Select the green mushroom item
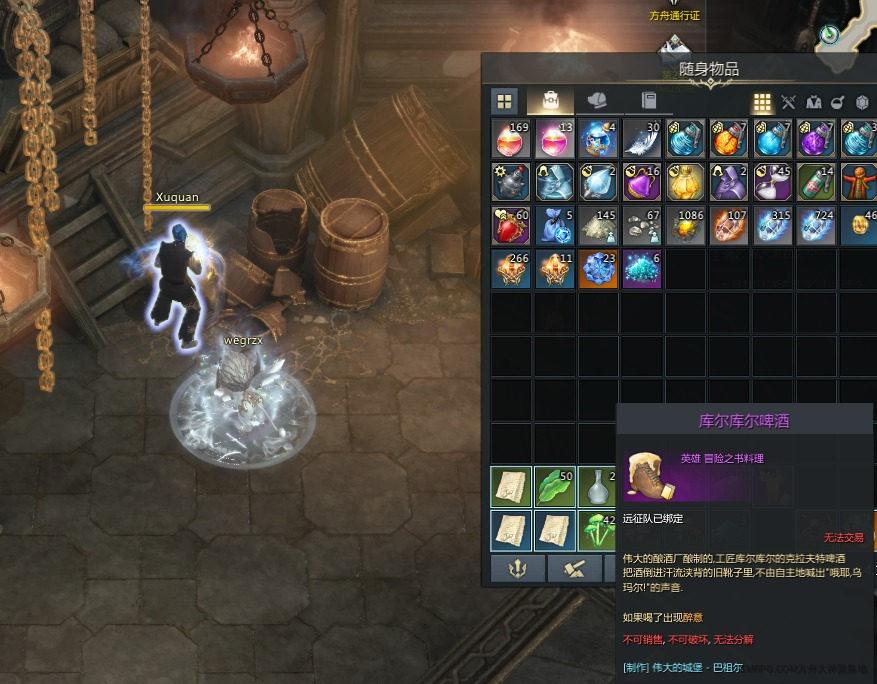The image size is (877, 684). click(598, 530)
